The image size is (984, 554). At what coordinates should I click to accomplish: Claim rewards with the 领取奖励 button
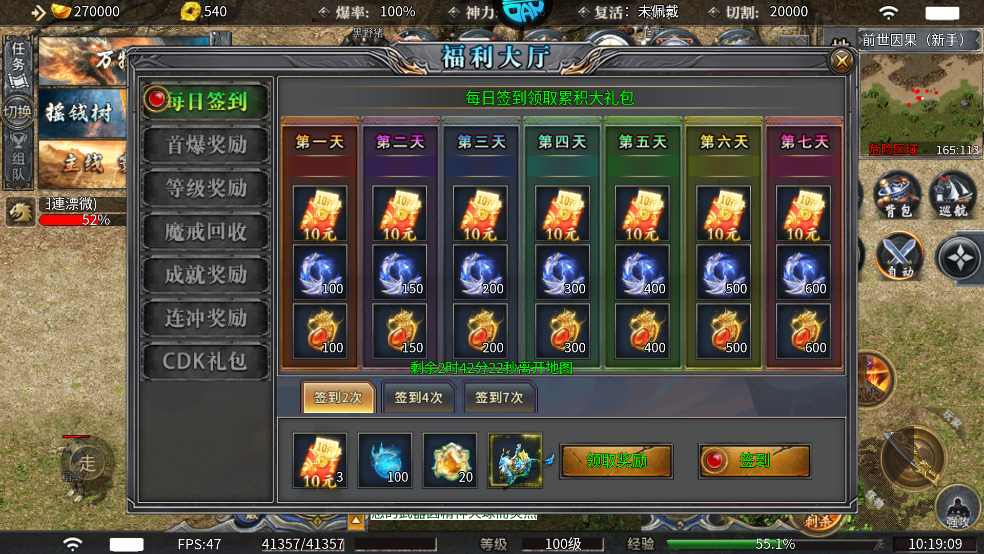click(x=615, y=461)
